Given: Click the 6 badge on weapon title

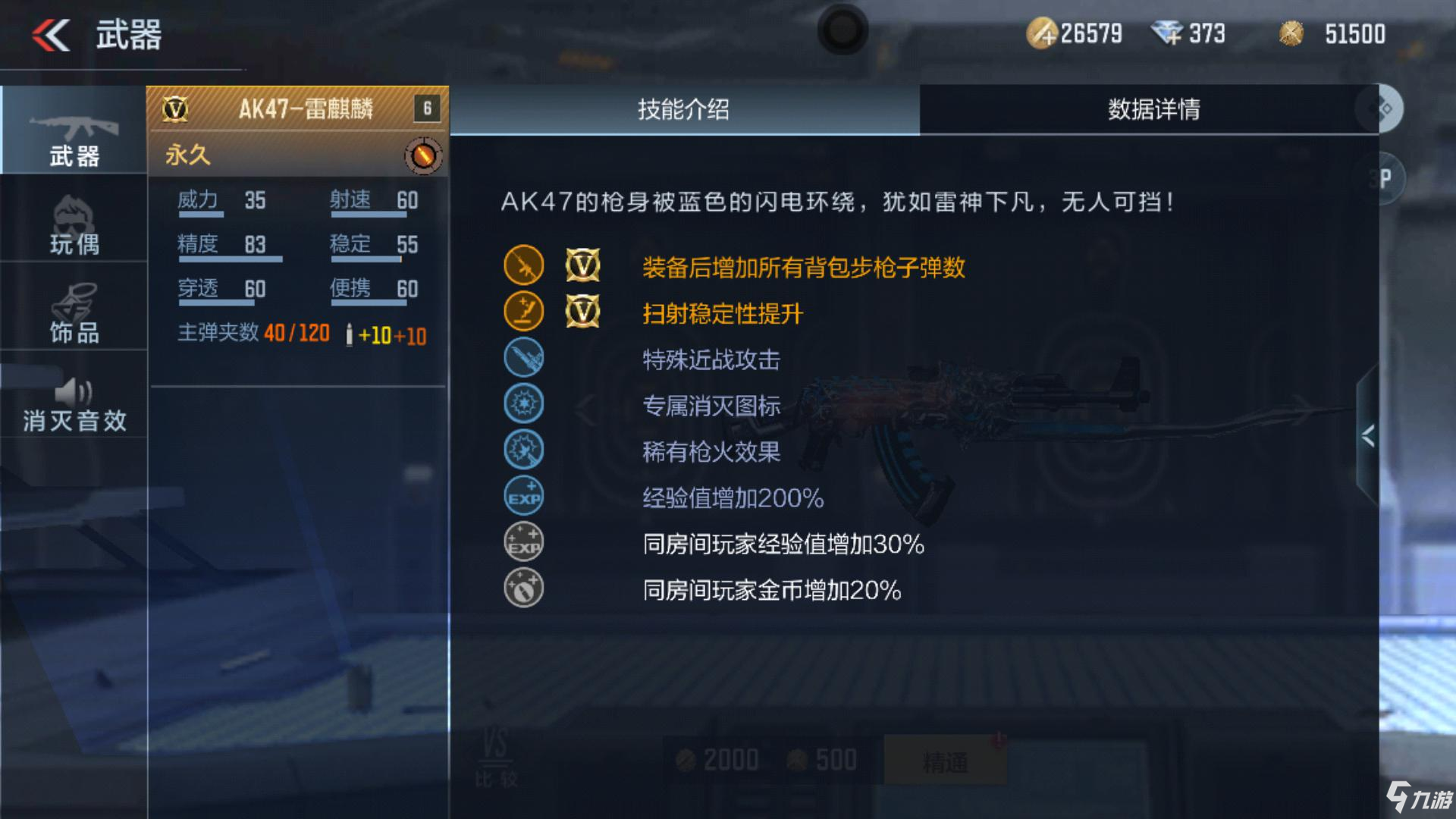Looking at the screenshot, I should 426,107.
